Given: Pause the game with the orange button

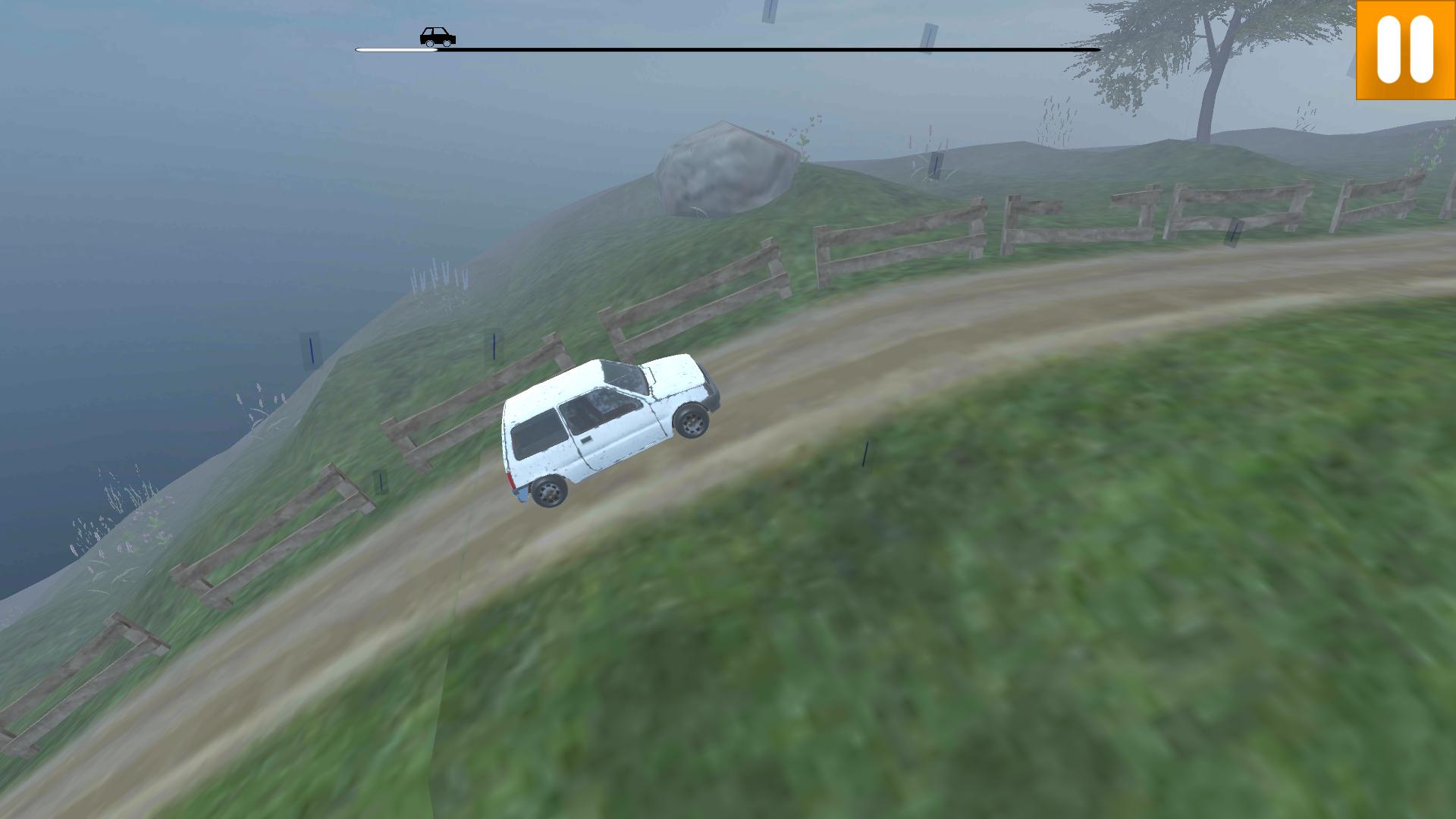Looking at the screenshot, I should pyautogui.click(x=1405, y=50).
